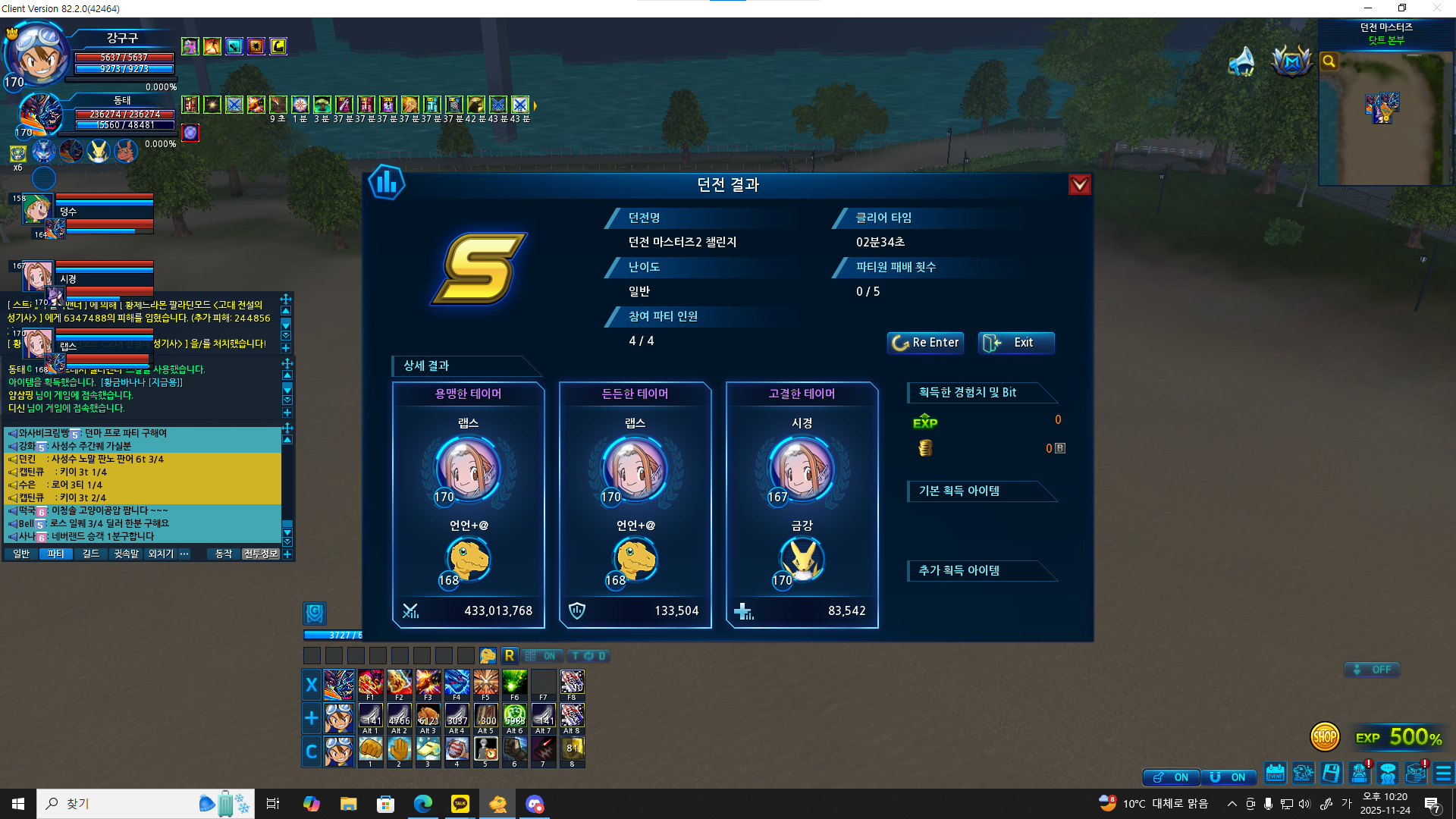Activate the green F6 skill icon
1456x819 pixels.
(x=514, y=684)
